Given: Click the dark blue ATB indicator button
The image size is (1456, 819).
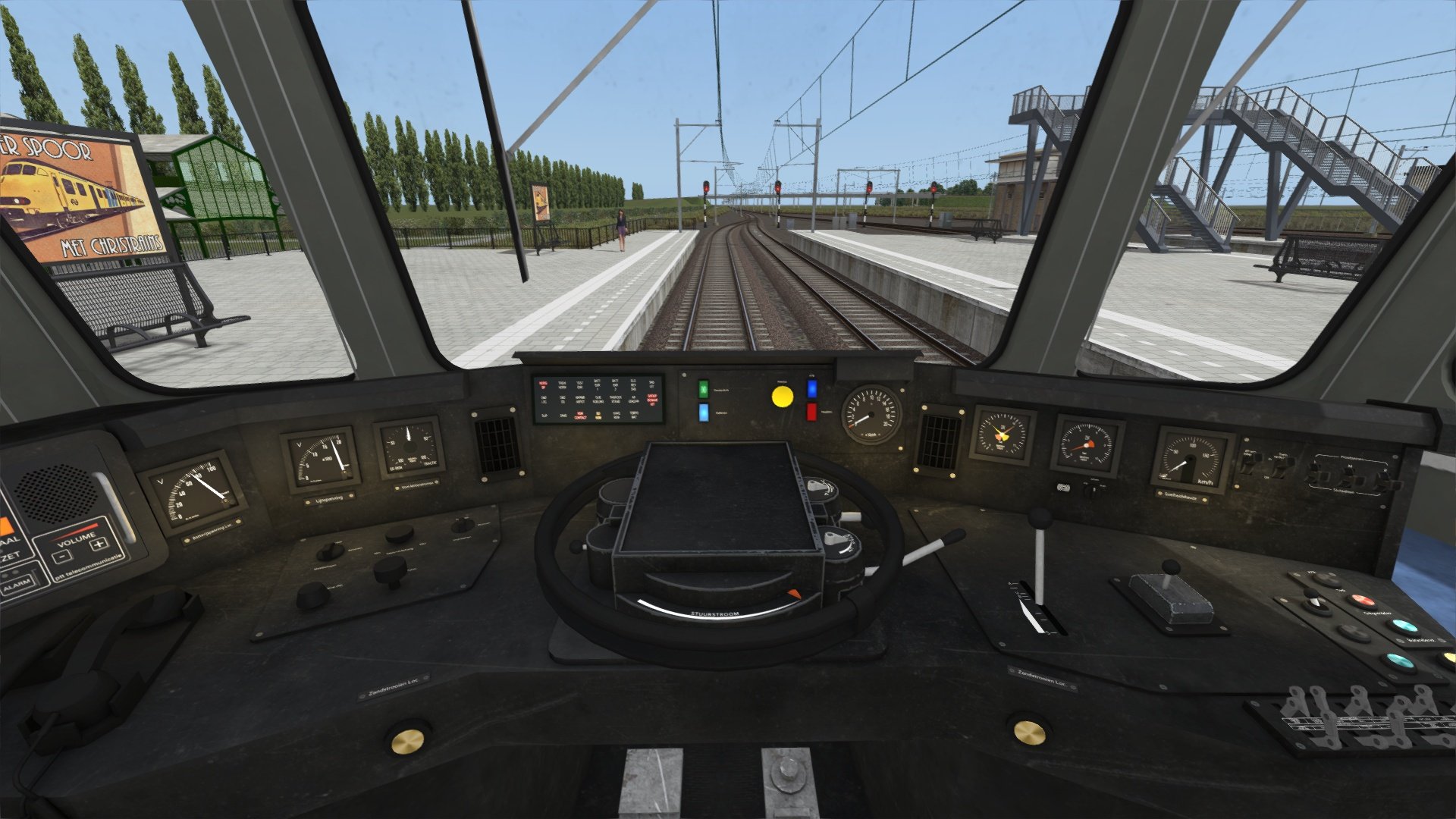Looking at the screenshot, I should (811, 389).
